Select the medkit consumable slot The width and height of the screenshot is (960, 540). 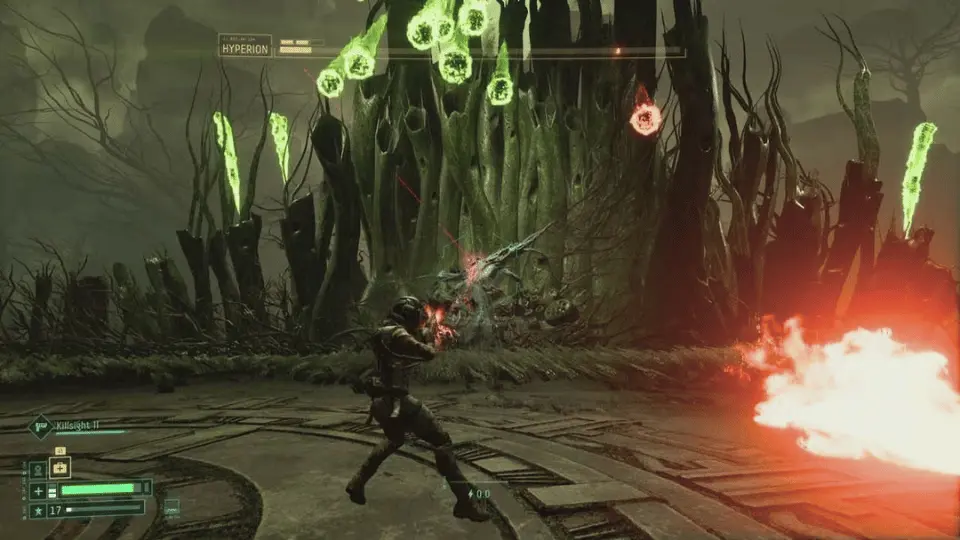(x=59, y=468)
